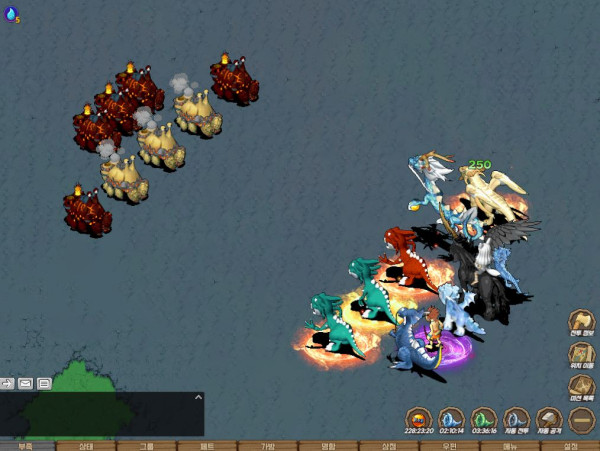Image resolution: width=600 pixels, height=451 pixels.
Task: Open the 명함 name card menu
Action: pyautogui.click(x=329, y=446)
